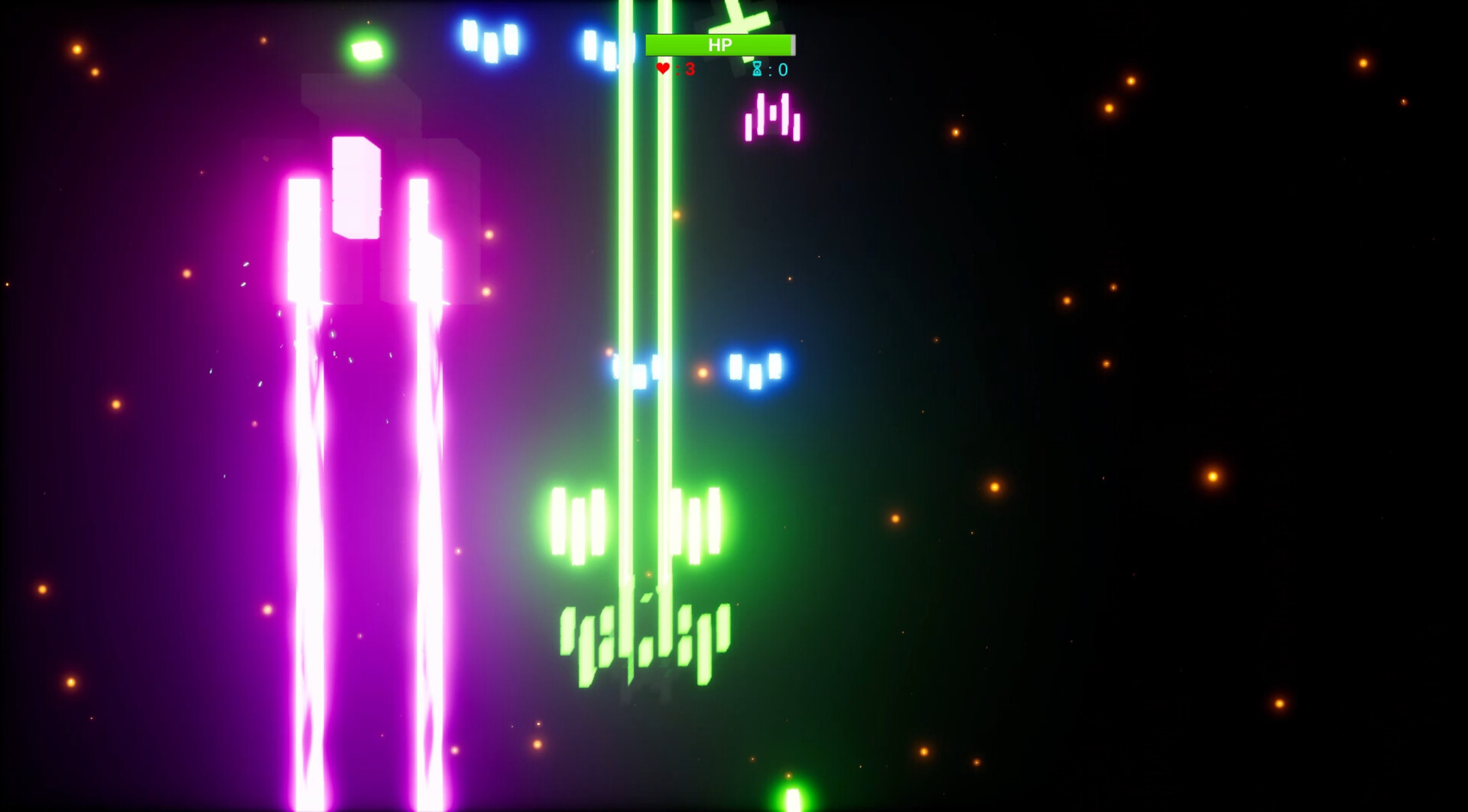Click the red heart lives icon

[662, 68]
